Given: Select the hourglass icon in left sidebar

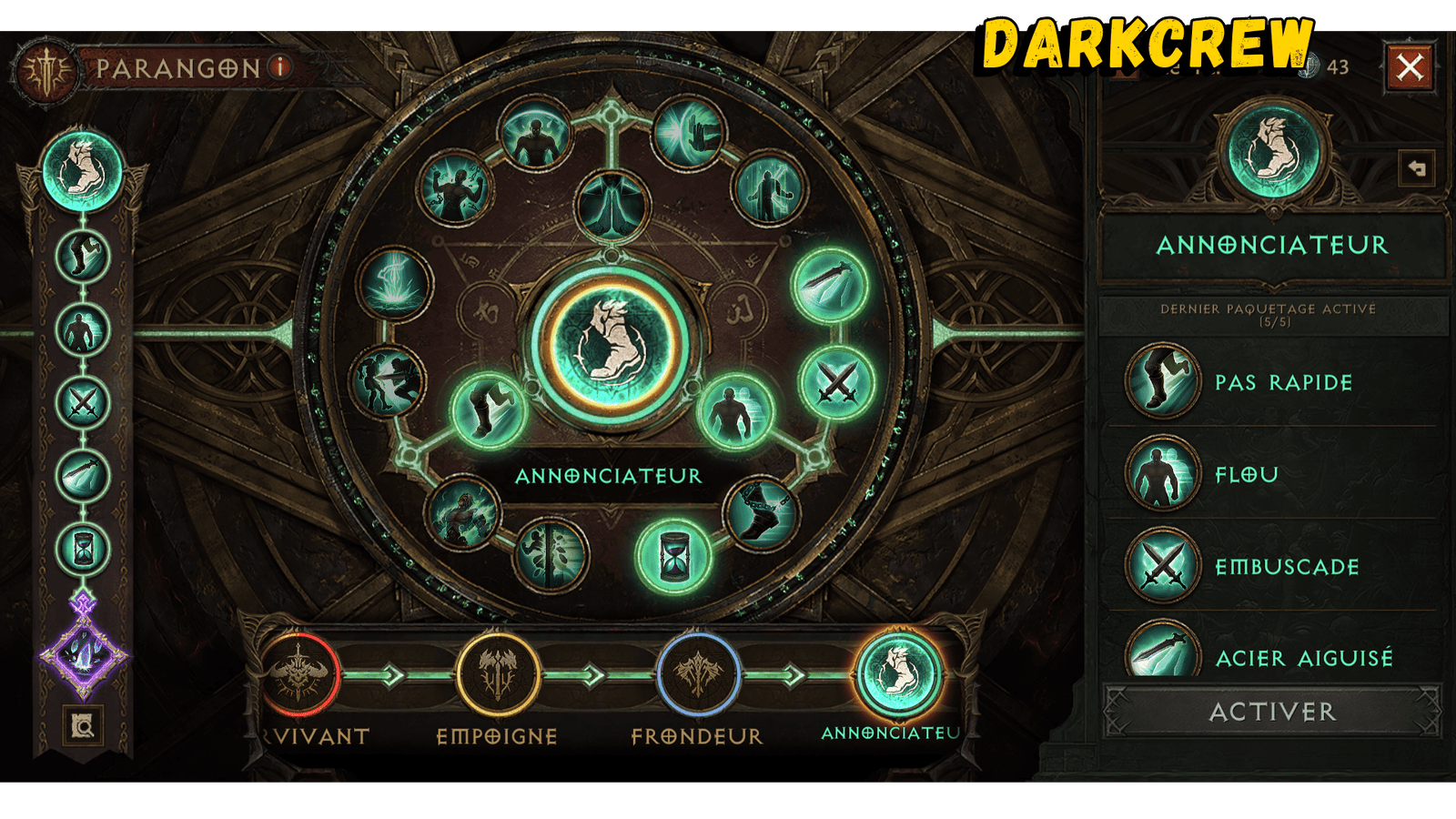Looking at the screenshot, I should point(83,549).
